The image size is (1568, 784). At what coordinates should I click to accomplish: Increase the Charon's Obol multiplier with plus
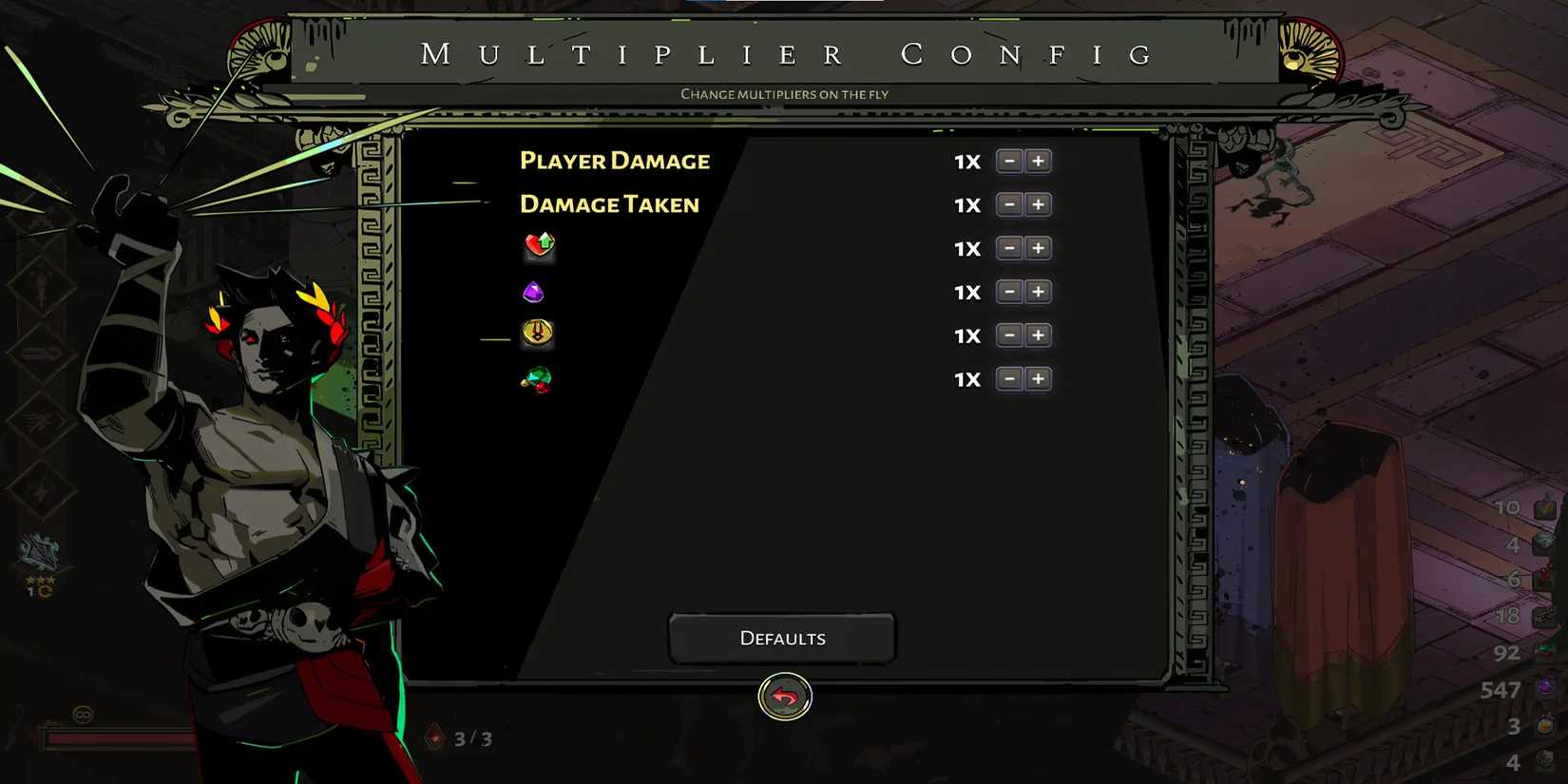coord(1038,335)
